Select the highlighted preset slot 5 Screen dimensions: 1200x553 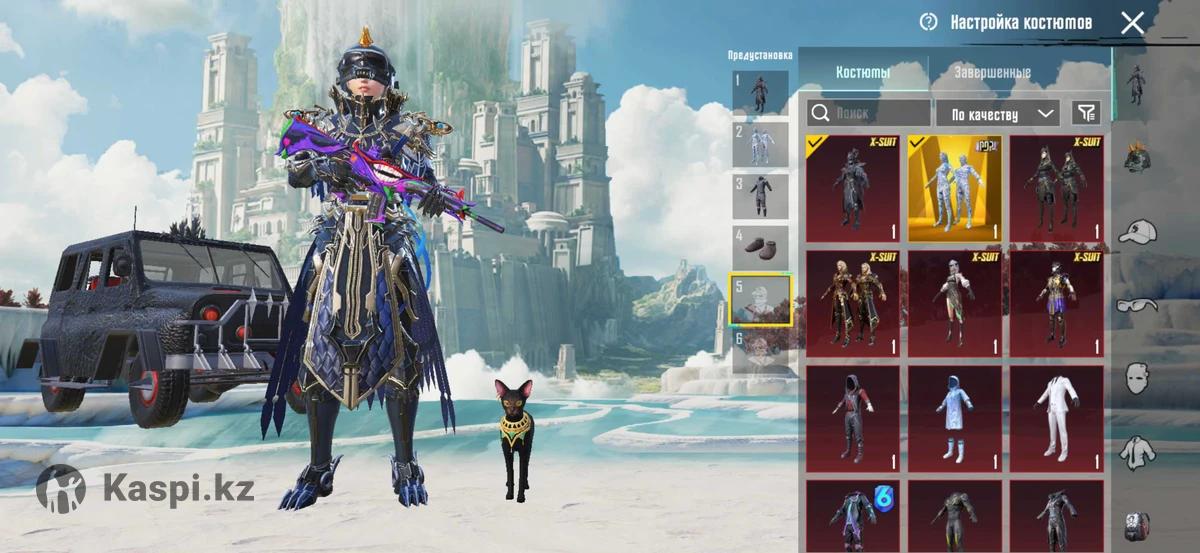click(760, 300)
